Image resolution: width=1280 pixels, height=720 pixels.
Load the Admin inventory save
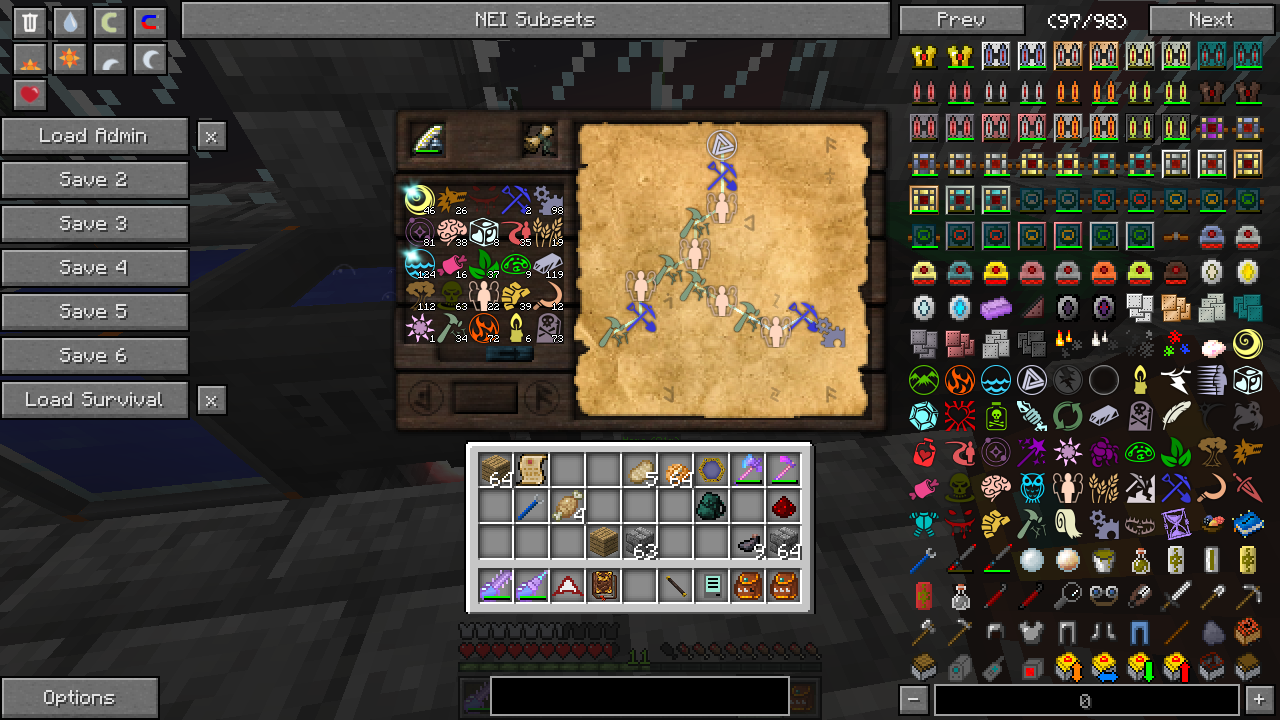[x=94, y=136]
